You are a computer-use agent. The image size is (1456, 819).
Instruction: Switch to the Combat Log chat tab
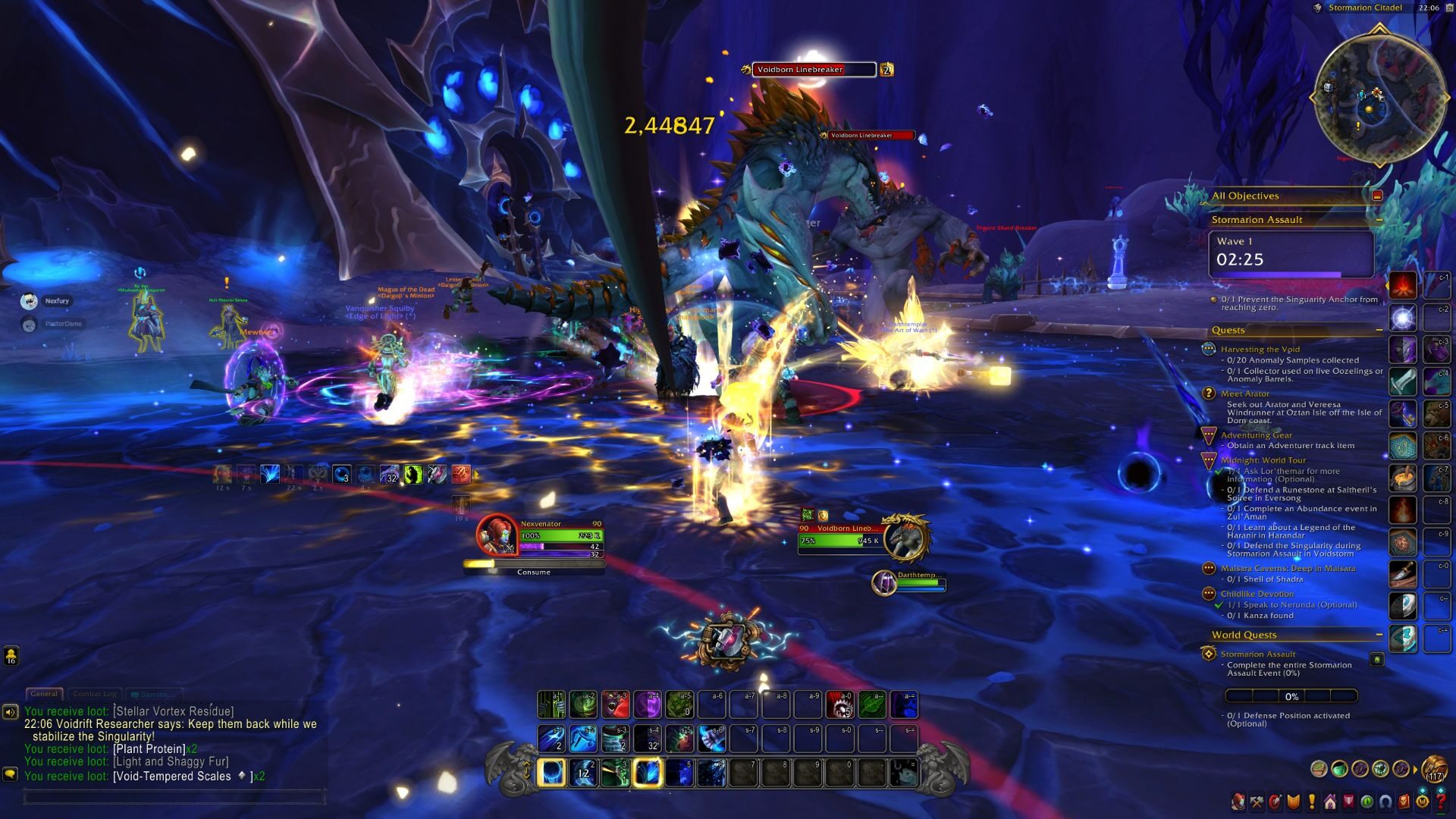96,694
